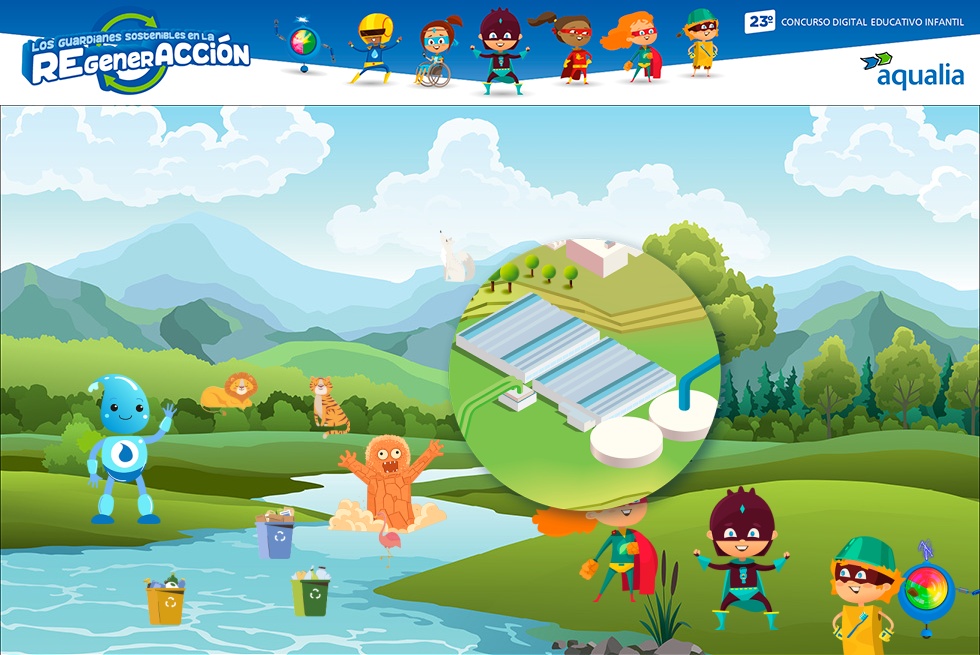Screen dimensions: 980x655
Task: Choose the sitting tiger
Action: pyautogui.click(x=326, y=405)
